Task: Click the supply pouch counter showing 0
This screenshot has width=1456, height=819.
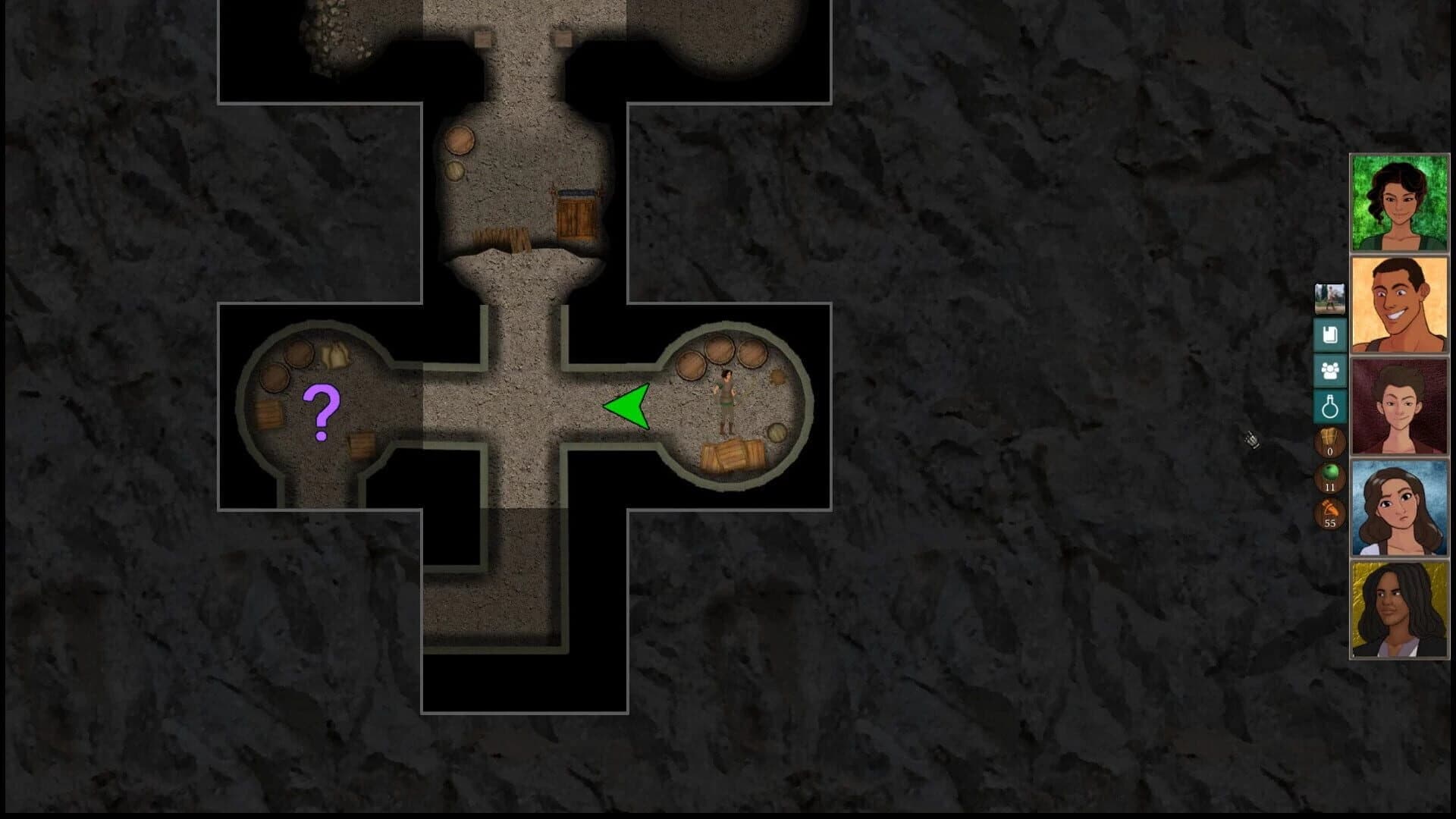Action: [x=1329, y=442]
